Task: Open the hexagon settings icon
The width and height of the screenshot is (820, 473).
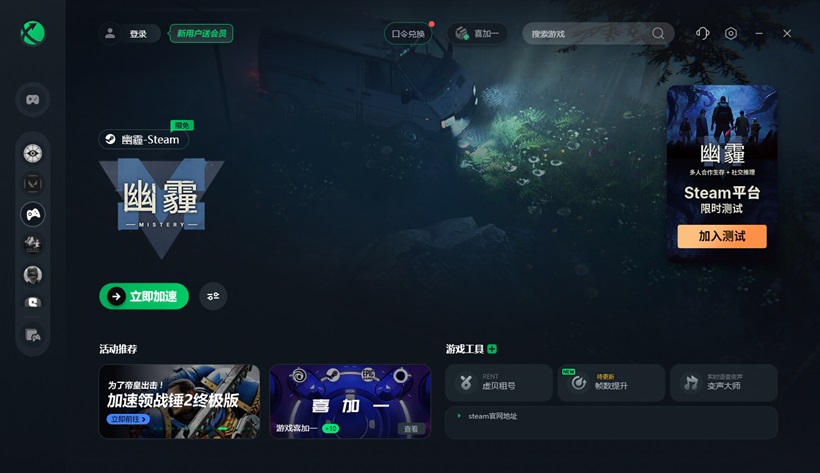Action: 731,34
